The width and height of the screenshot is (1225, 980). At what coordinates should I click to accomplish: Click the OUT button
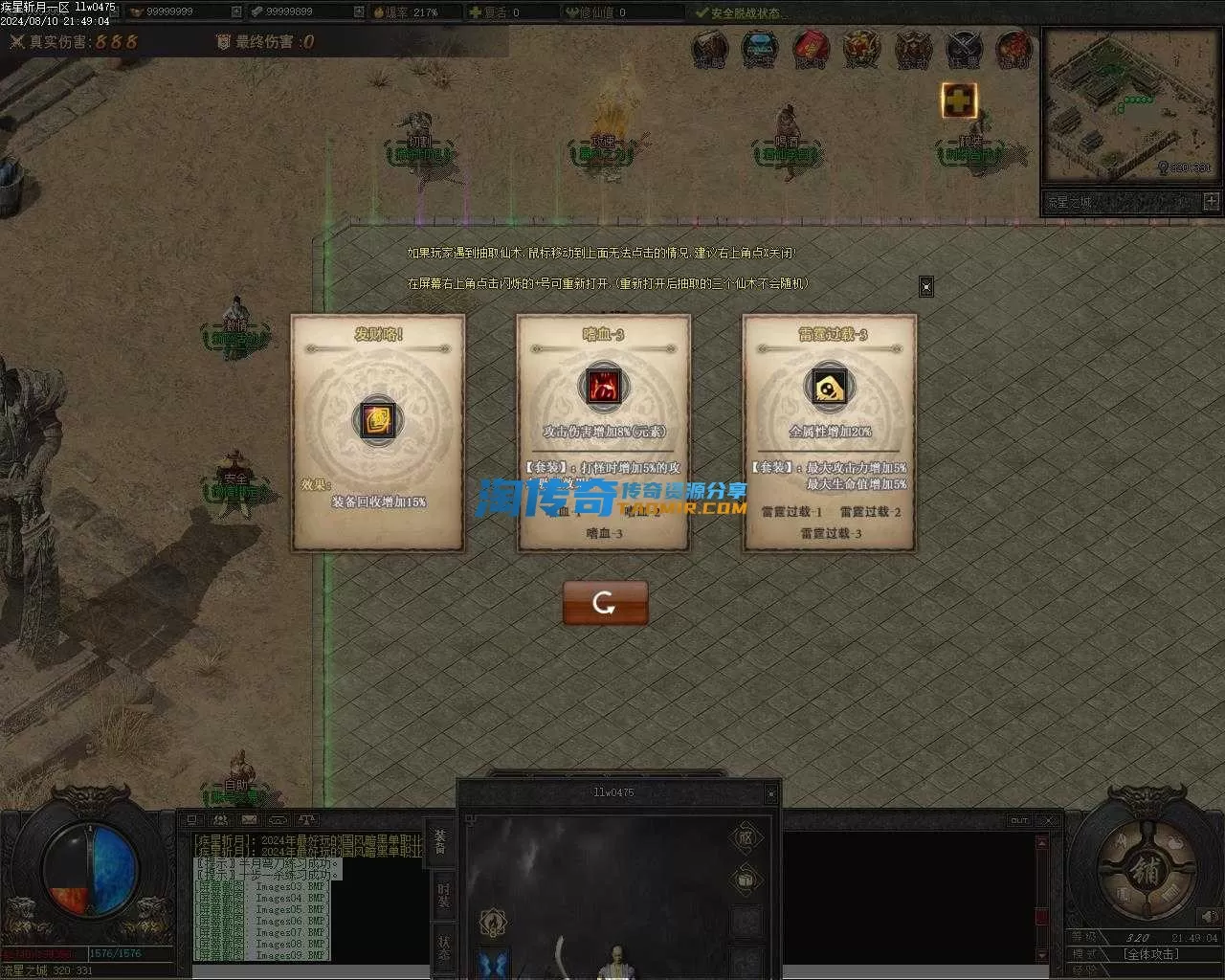click(x=1018, y=820)
